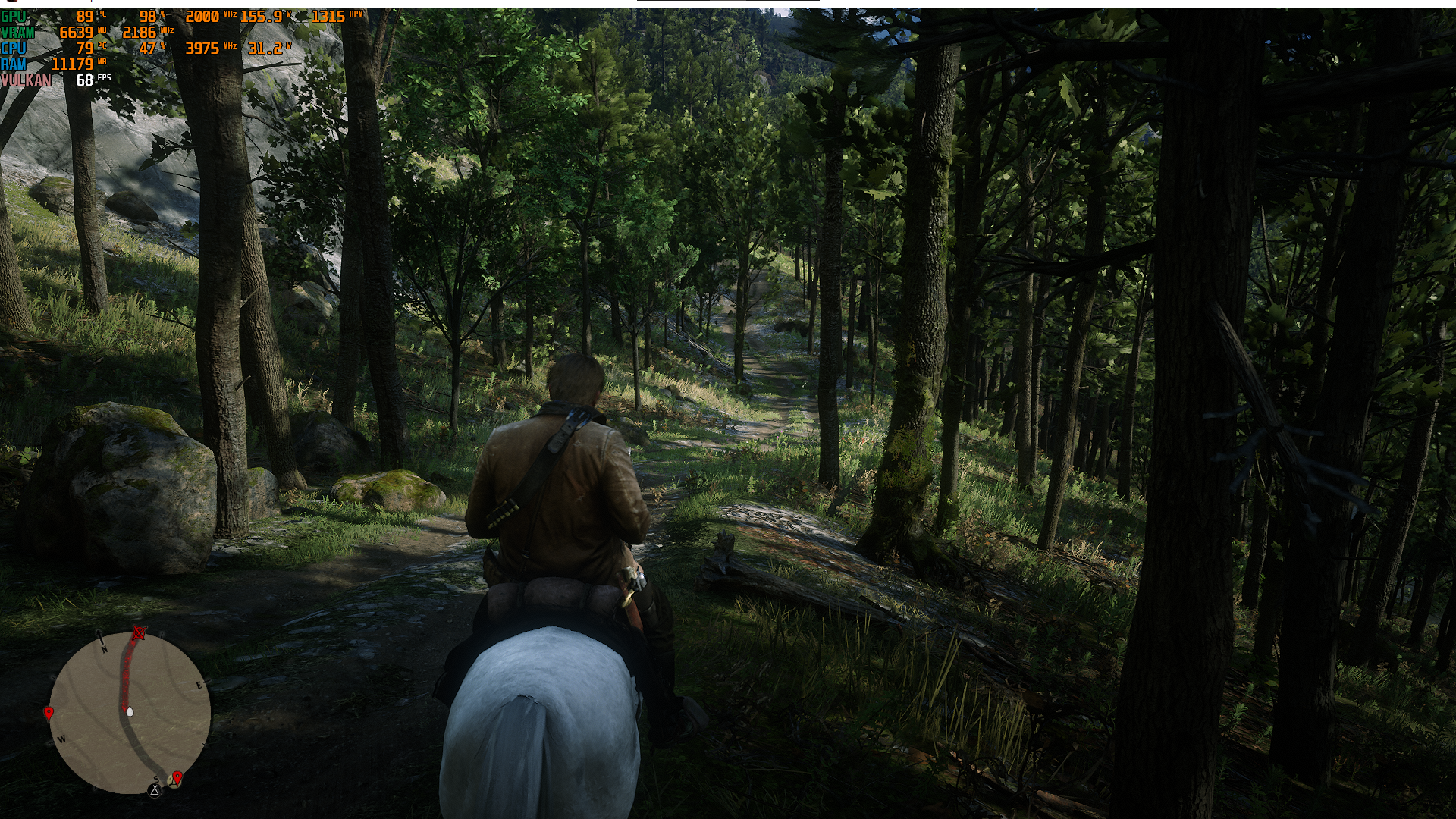1456x819 pixels.
Task: Click the camp tent icon on minimap
Action: (x=155, y=790)
